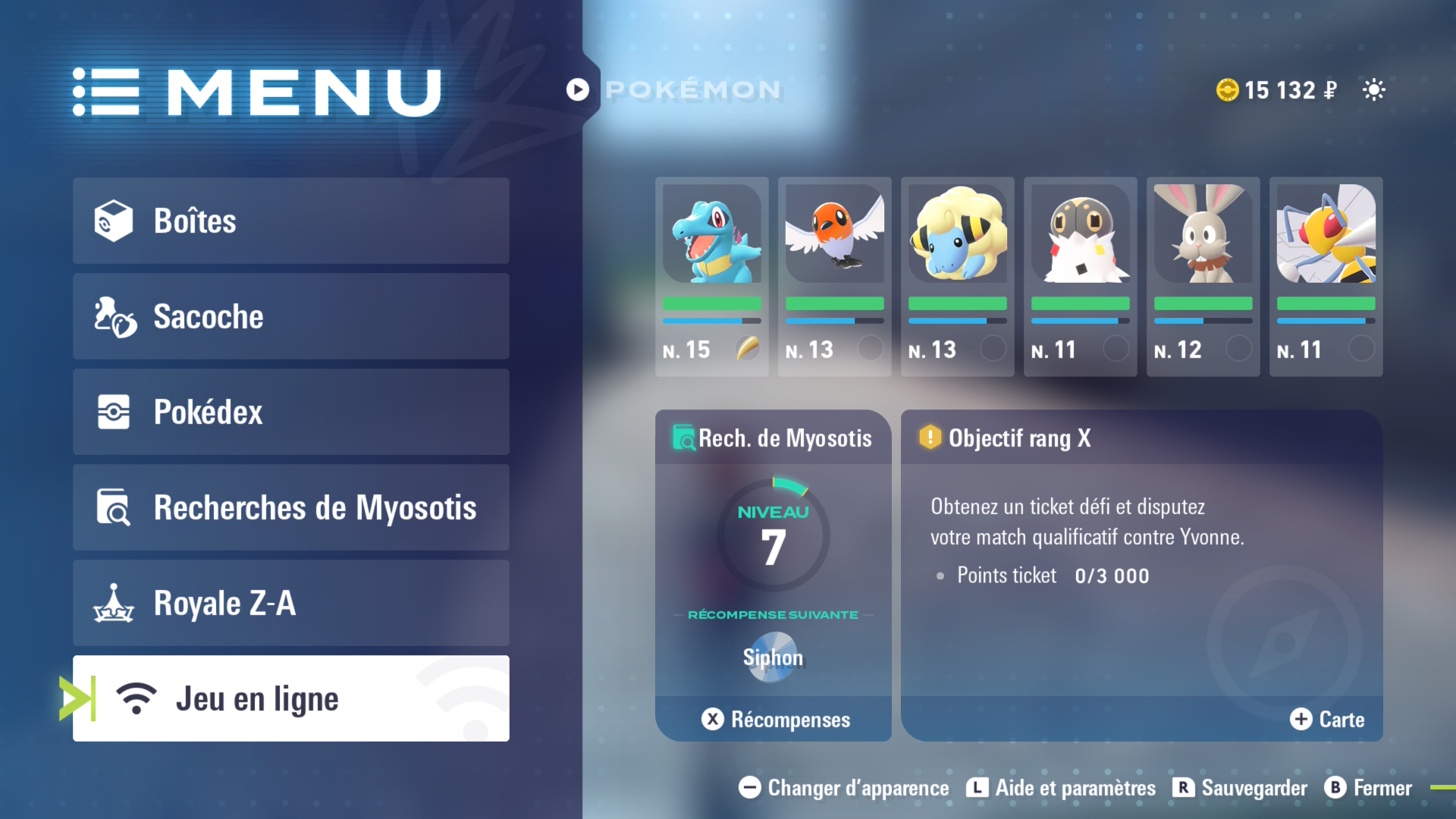The width and height of the screenshot is (1456, 819).
Task: Select the Mareep party slot
Action: (x=957, y=276)
